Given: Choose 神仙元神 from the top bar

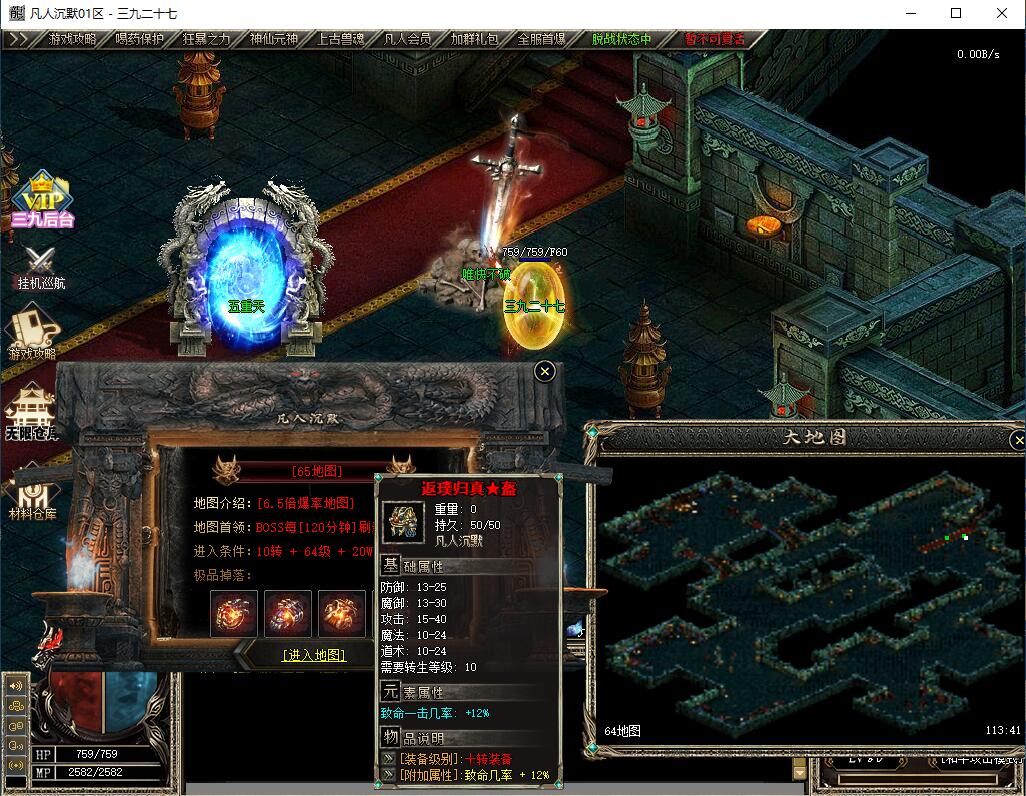Looking at the screenshot, I should [x=273, y=39].
